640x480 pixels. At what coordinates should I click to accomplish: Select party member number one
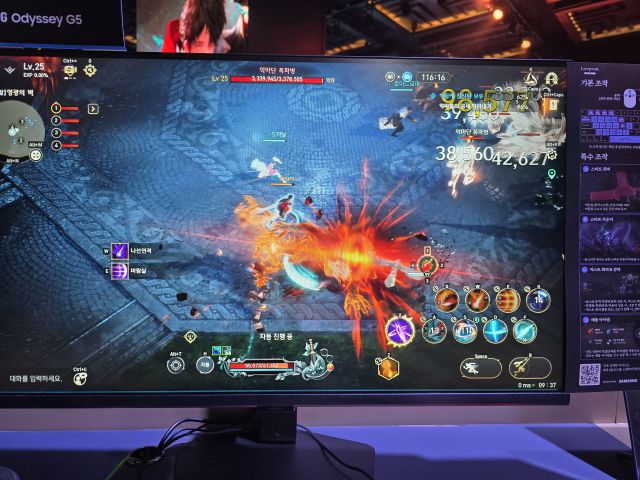[57, 108]
